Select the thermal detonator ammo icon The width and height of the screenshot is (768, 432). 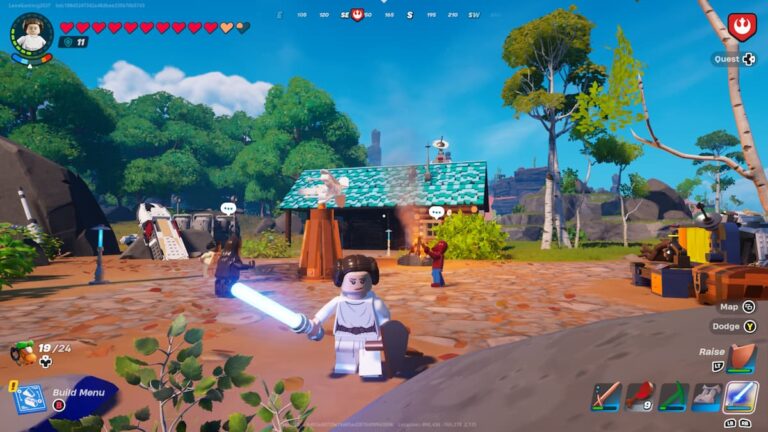click(x=22, y=352)
